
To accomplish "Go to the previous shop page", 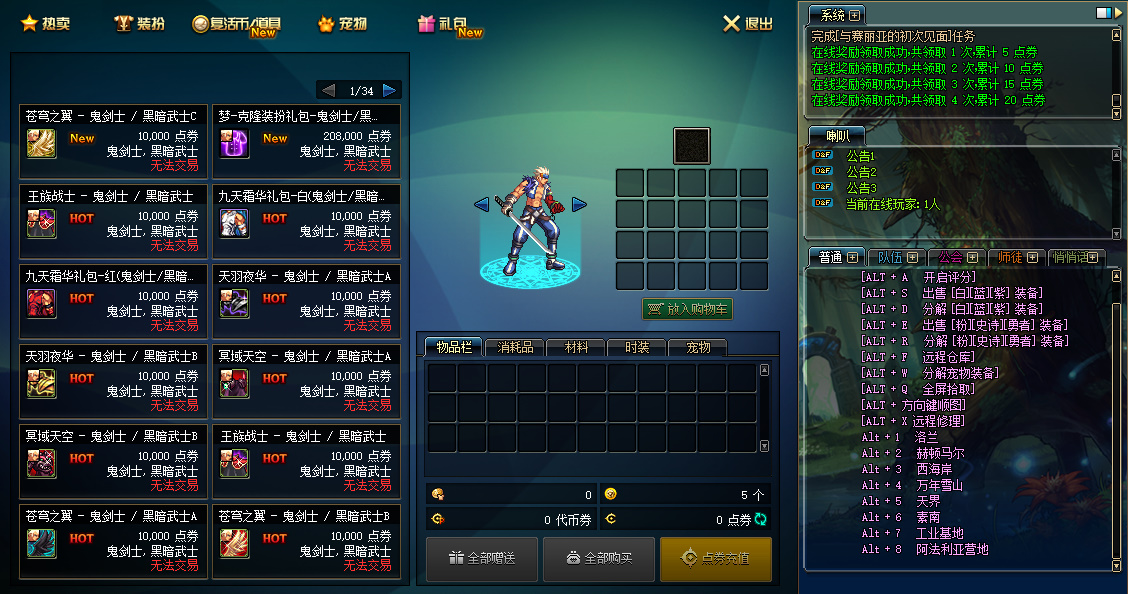I will click(328, 90).
